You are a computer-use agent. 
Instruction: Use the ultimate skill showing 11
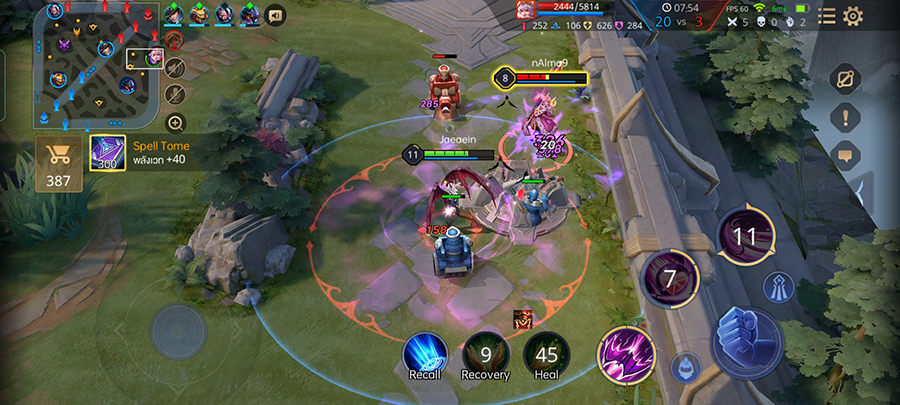coord(746,236)
